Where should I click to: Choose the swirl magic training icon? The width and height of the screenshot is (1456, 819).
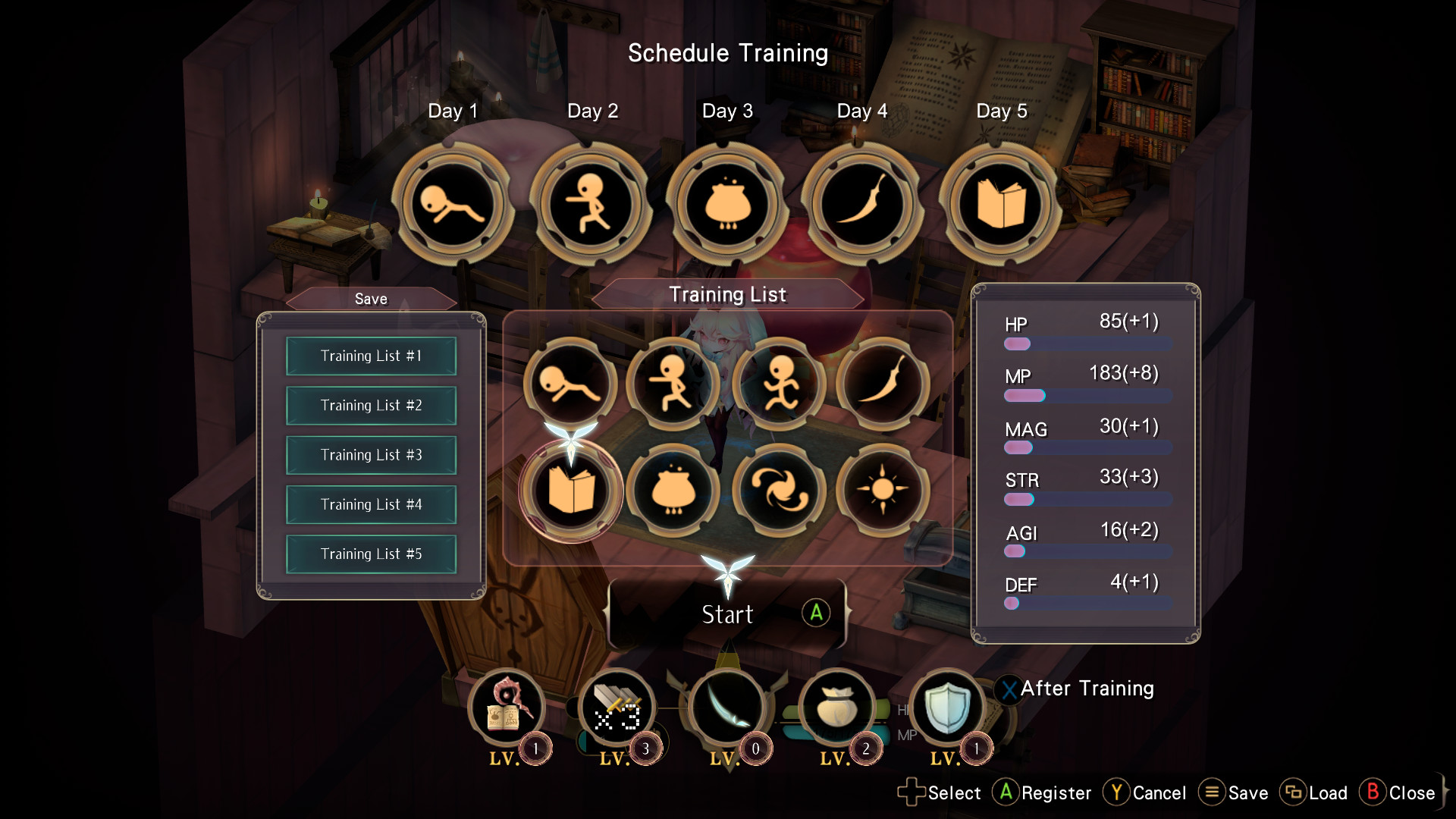(777, 491)
